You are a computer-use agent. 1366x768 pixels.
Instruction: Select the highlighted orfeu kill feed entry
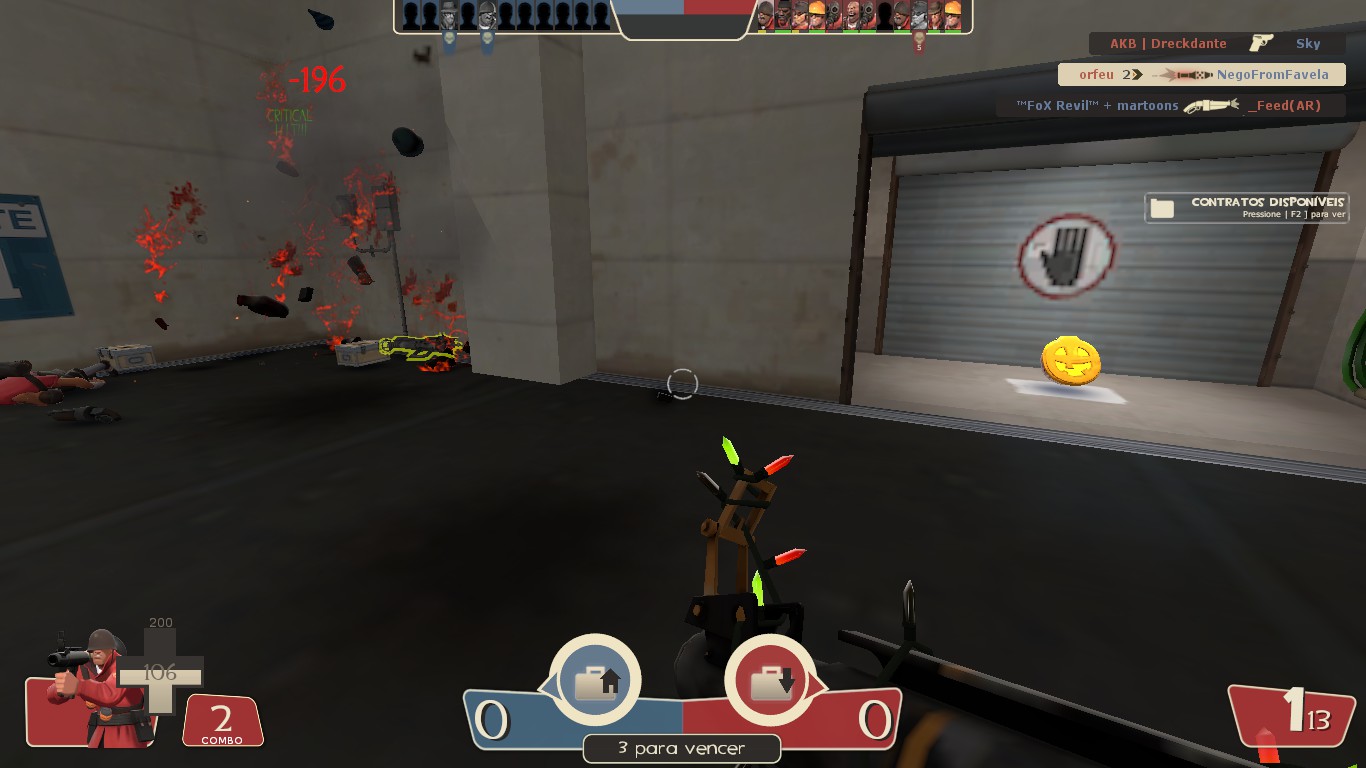coord(1202,74)
